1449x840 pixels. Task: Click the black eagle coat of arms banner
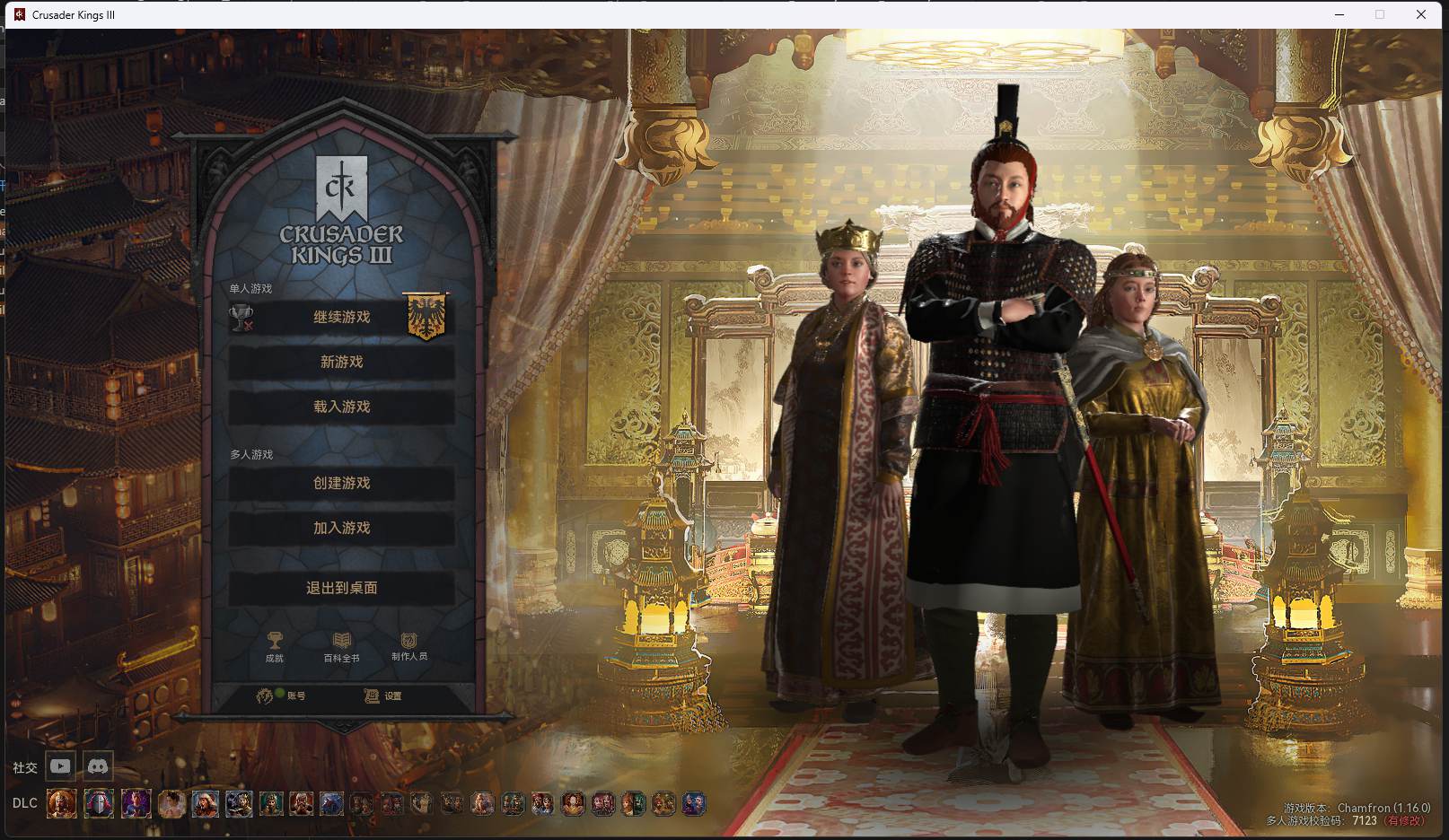pos(426,317)
